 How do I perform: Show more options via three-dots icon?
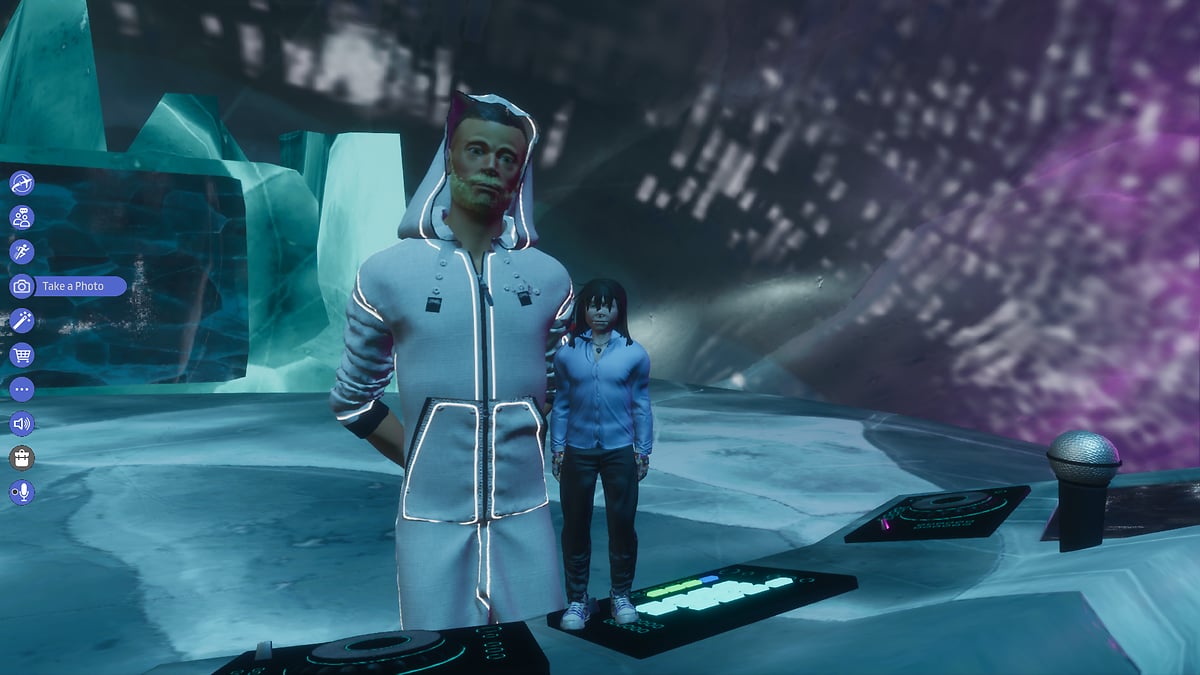click(x=22, y=389)
